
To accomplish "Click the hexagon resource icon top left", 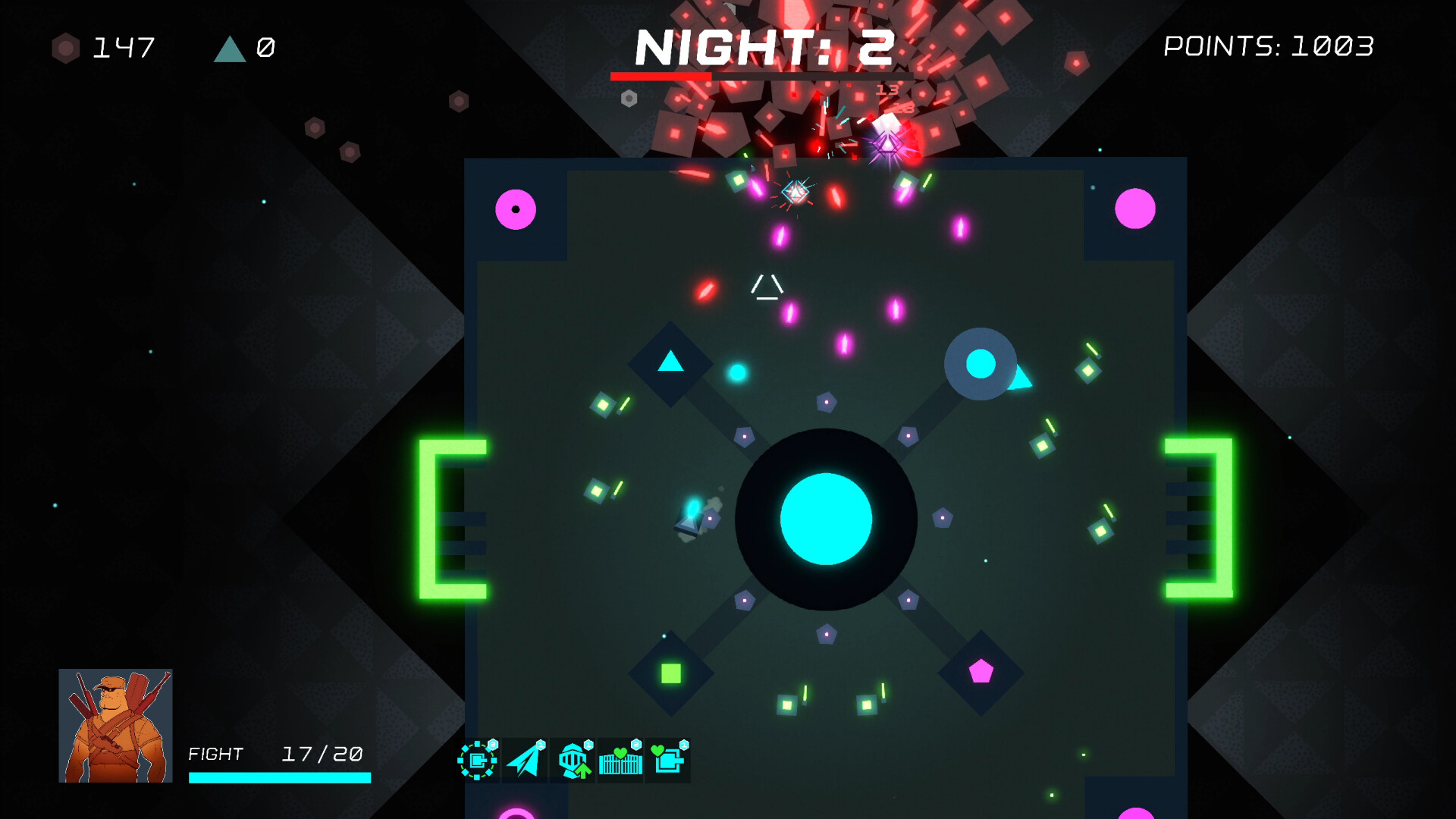I will [x=64, y=47].
